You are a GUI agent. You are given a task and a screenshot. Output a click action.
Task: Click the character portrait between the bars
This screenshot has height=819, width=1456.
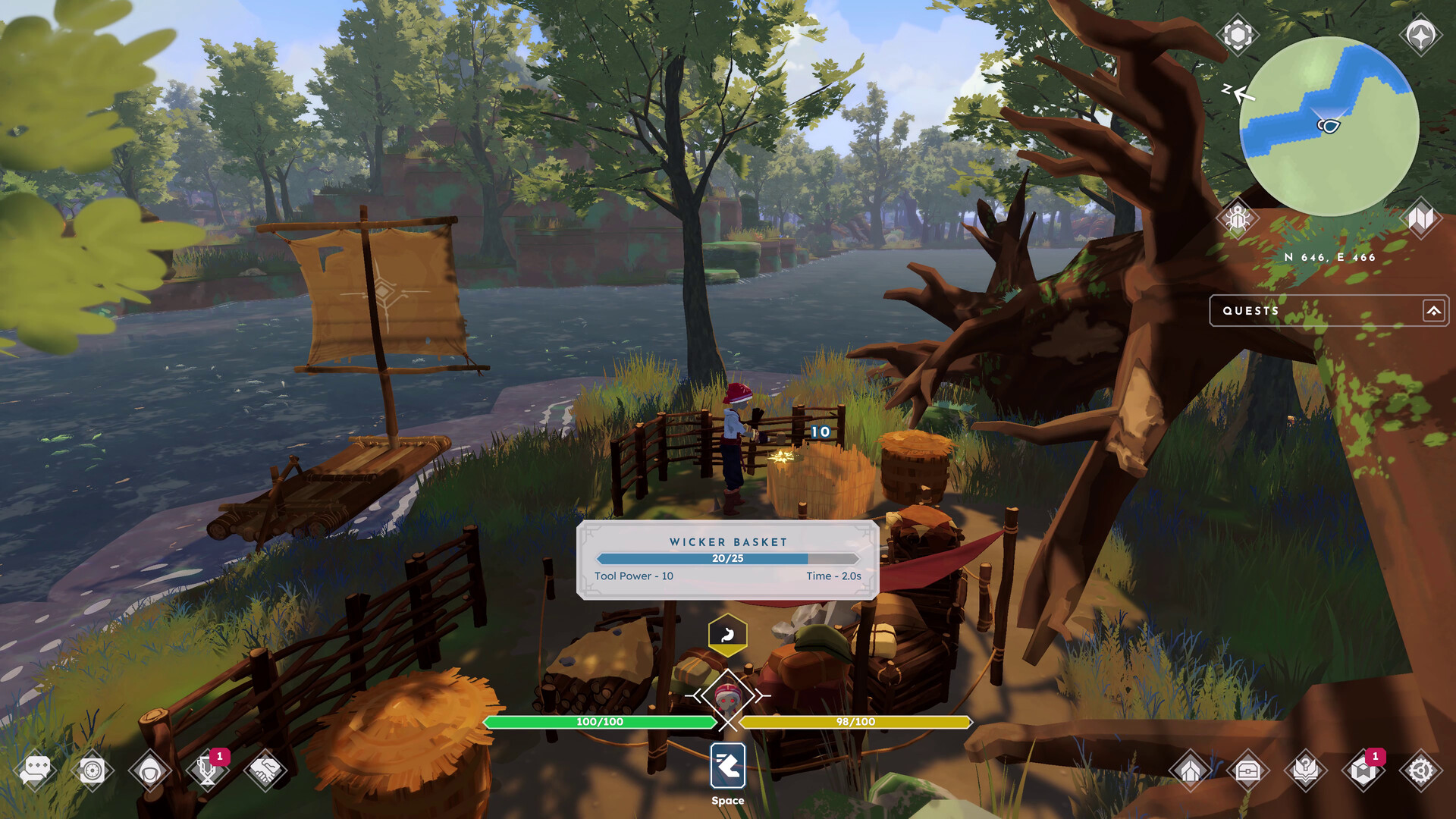click(x=727, y=698)
